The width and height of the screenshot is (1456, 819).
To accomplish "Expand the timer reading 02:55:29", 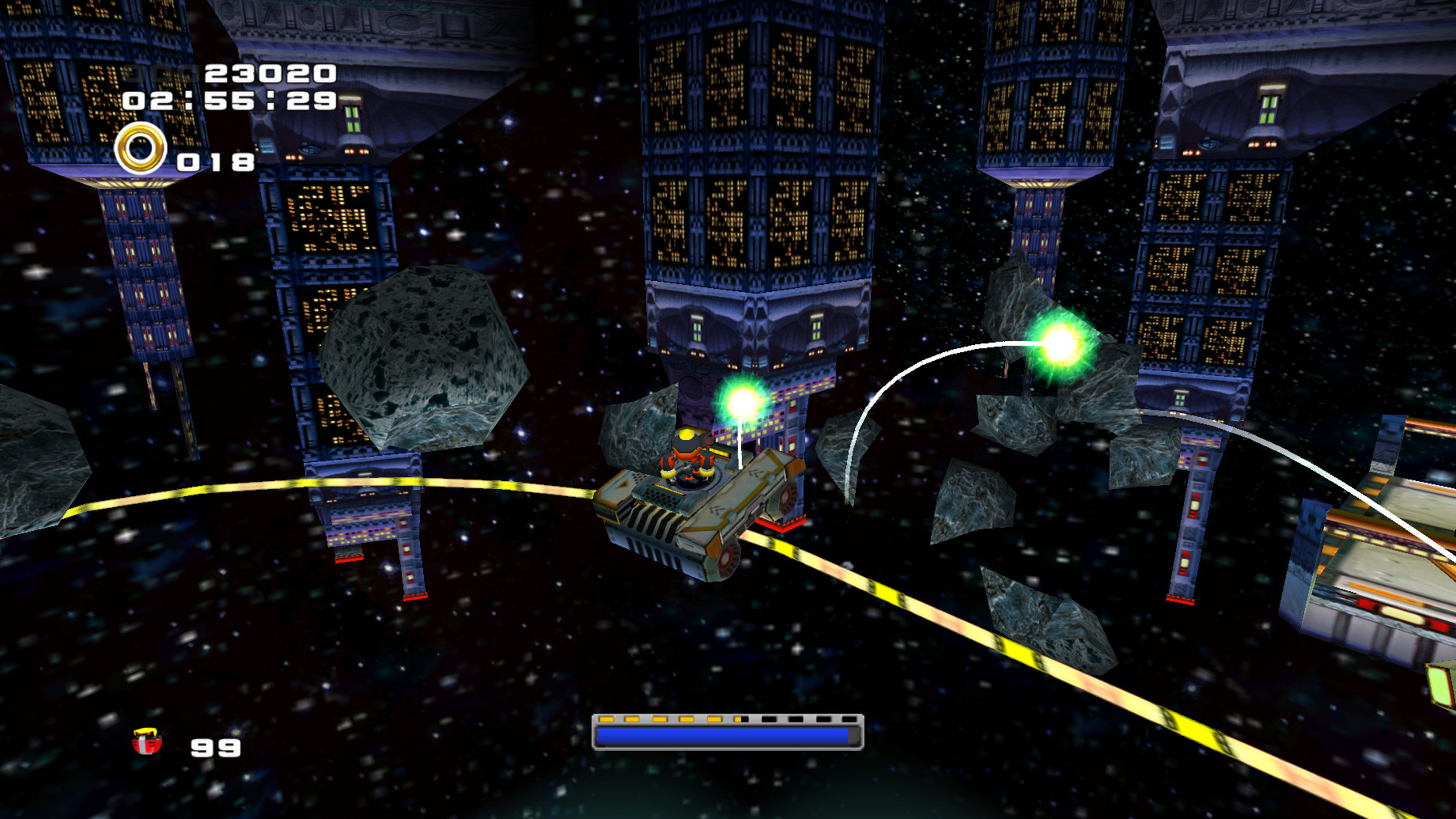I will coord(229,102).
